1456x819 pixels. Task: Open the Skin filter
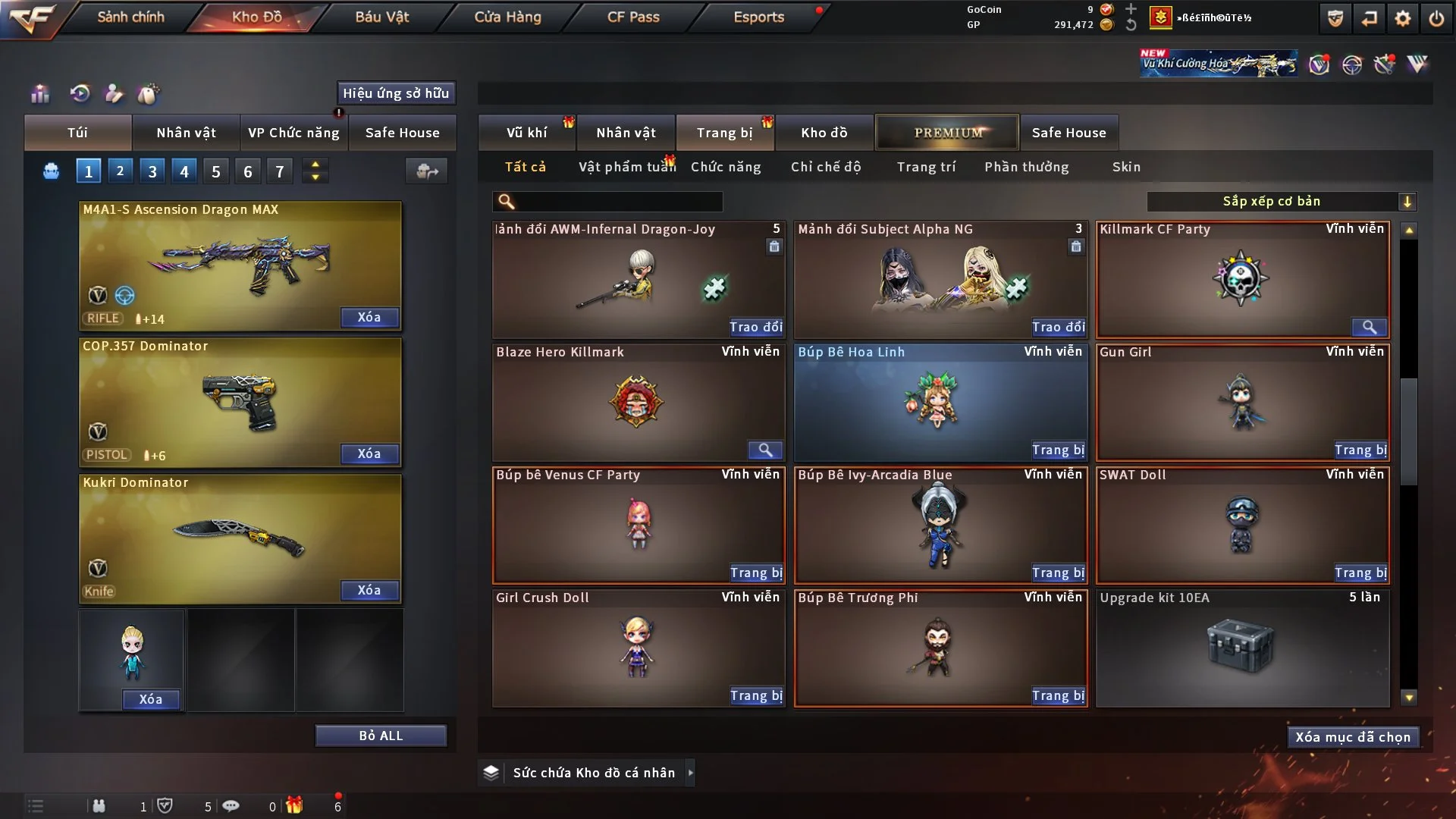pos(1126,167)
